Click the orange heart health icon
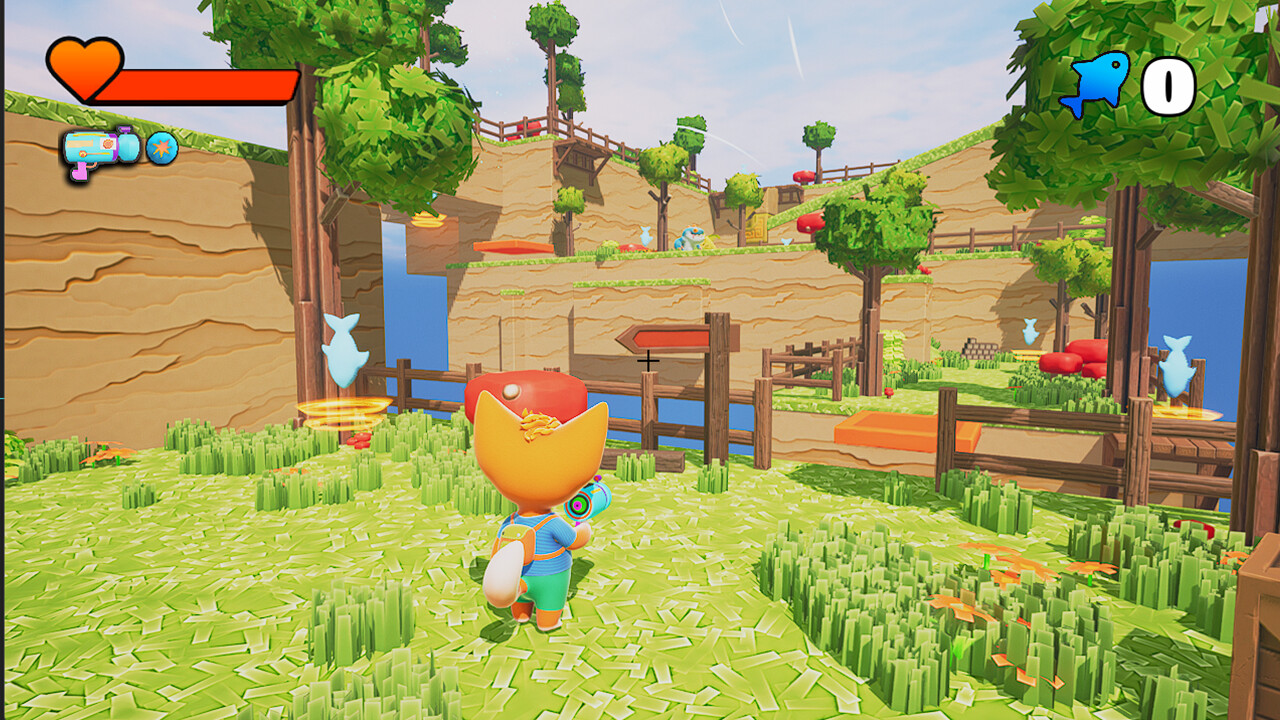The image size is (1280, 720). coord(86,67)
